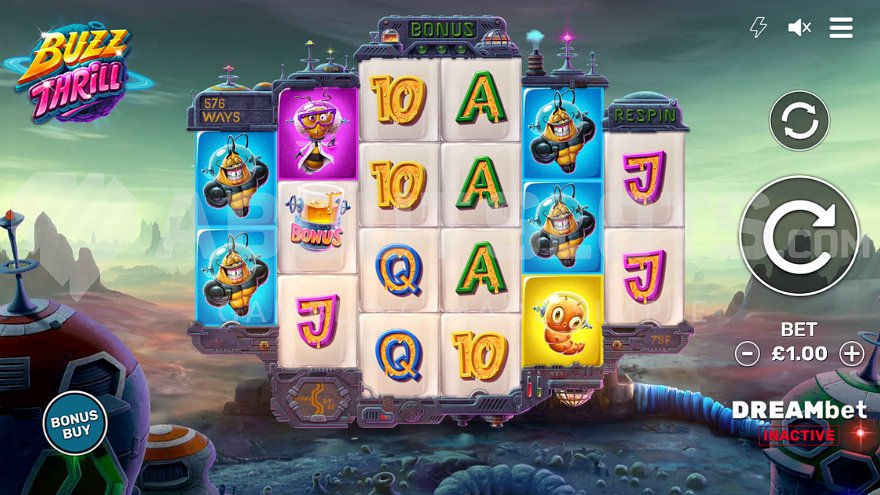Decrease the bet with the minus button
This screenshot has height=495, width=880.
[747, 353]
